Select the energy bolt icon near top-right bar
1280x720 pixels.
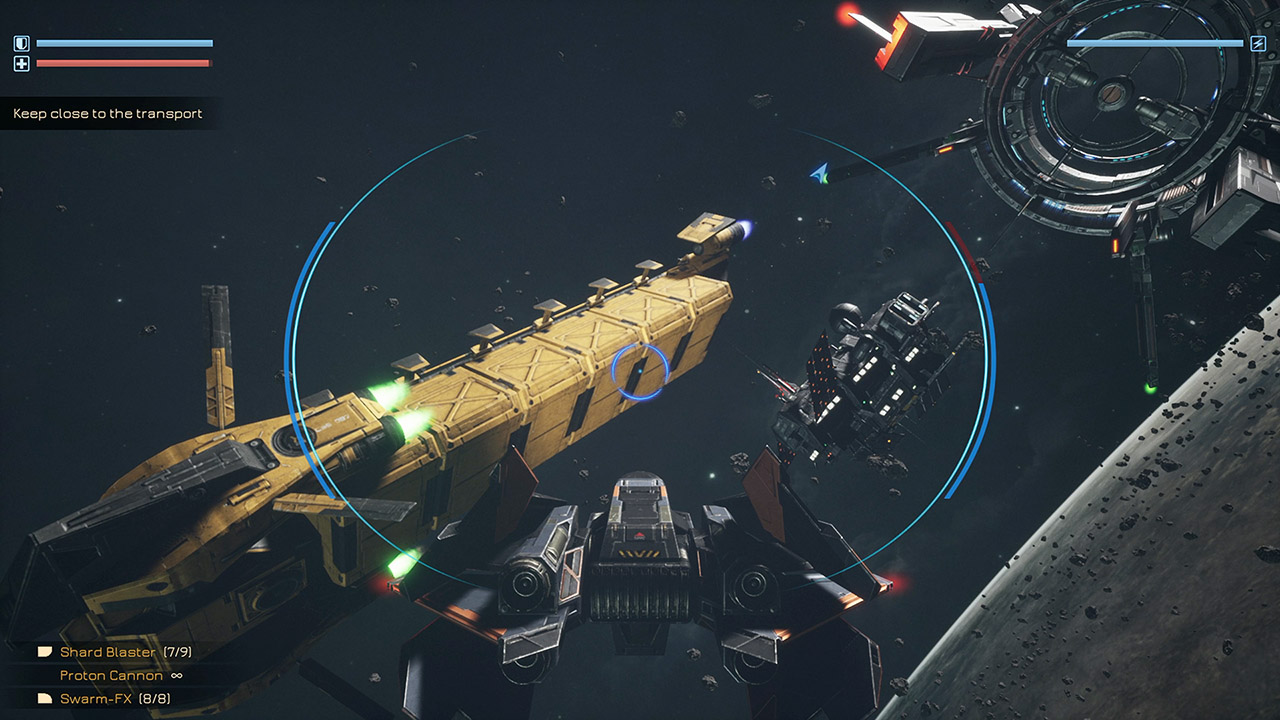click(x=1256, y=41)
